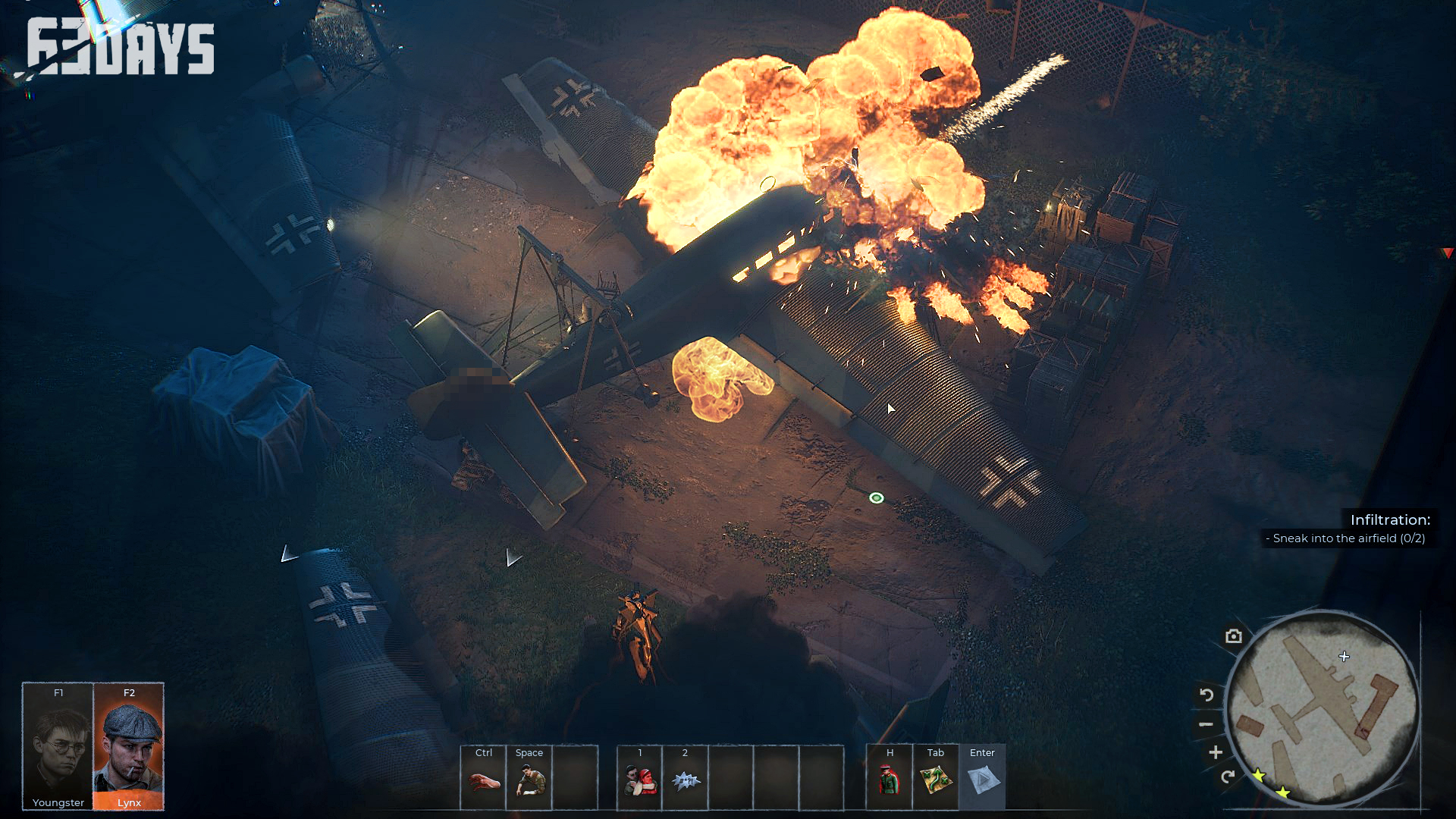The width and height of the screenshot is (1456, 819).
Task: Rotate the camera counterclockwise from the minimap
Action: pos(1207,695)
